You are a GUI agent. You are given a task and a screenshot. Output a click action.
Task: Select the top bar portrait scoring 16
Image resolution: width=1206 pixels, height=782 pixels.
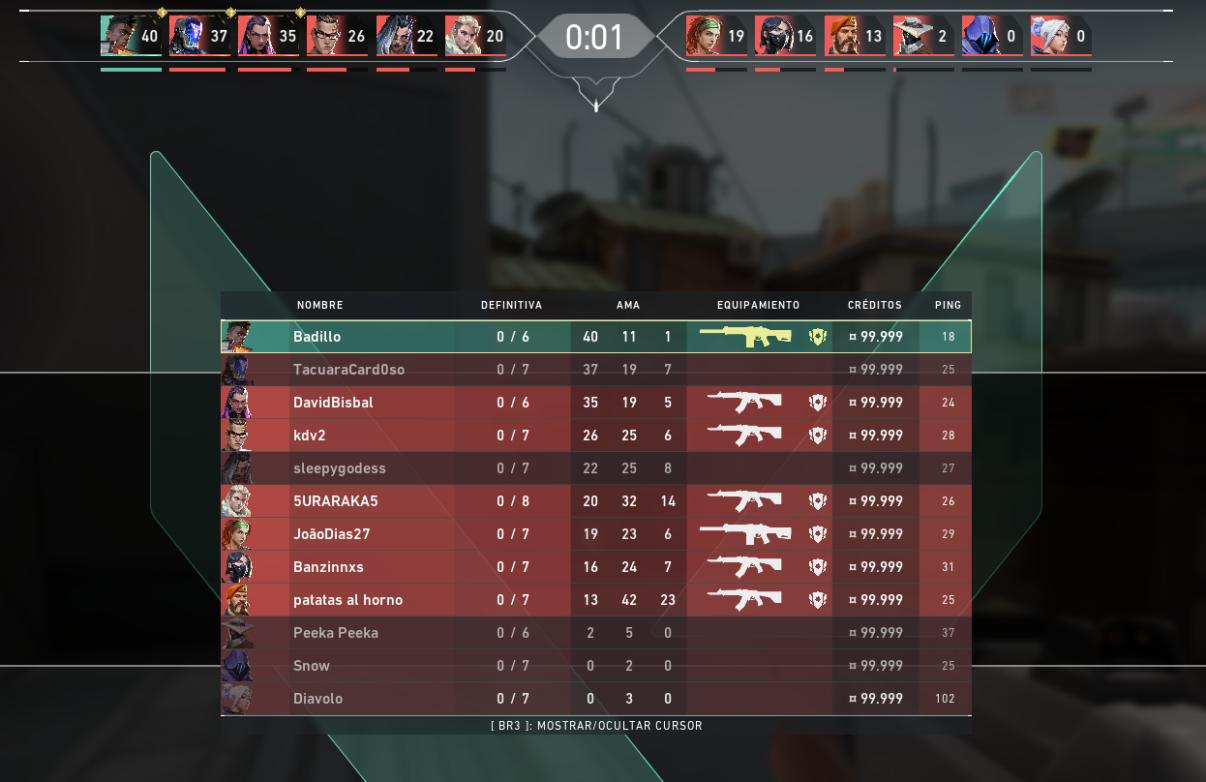pos(773,37)
